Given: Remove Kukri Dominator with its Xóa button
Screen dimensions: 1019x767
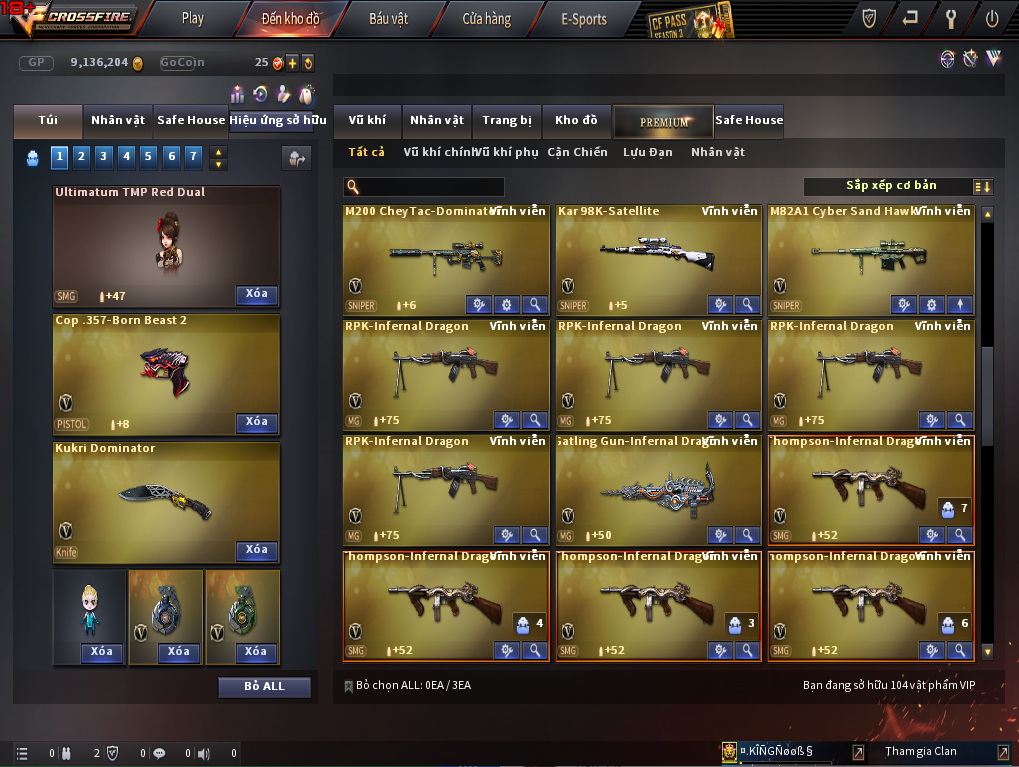Looking at the screenshot, I should [257, 550].
